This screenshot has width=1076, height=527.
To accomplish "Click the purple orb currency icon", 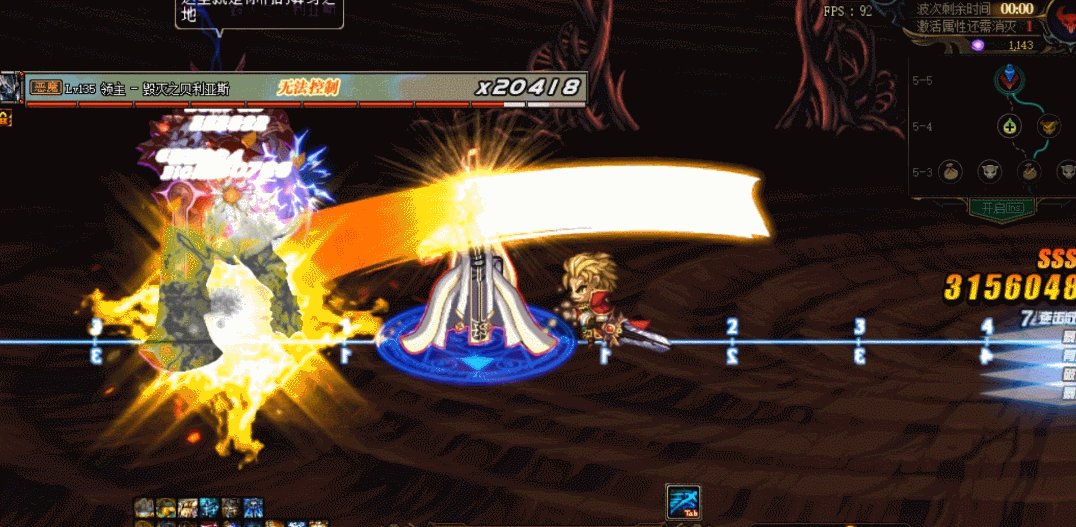I will pos(978,45).
